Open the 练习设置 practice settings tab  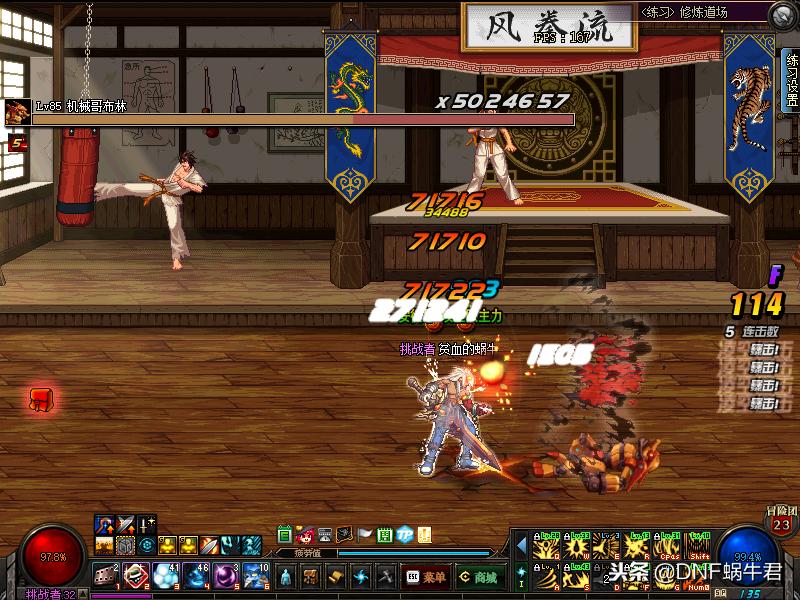(790, 80)
